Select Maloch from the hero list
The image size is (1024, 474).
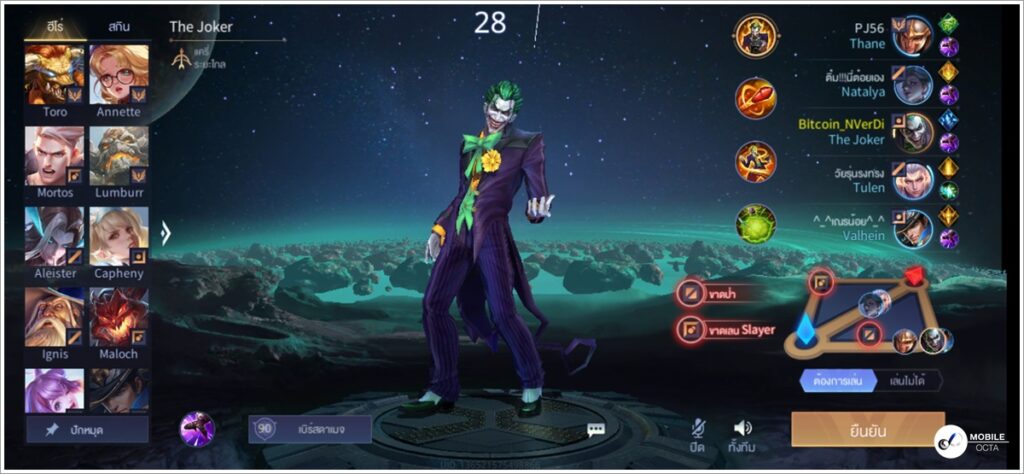tap(119, 318)
